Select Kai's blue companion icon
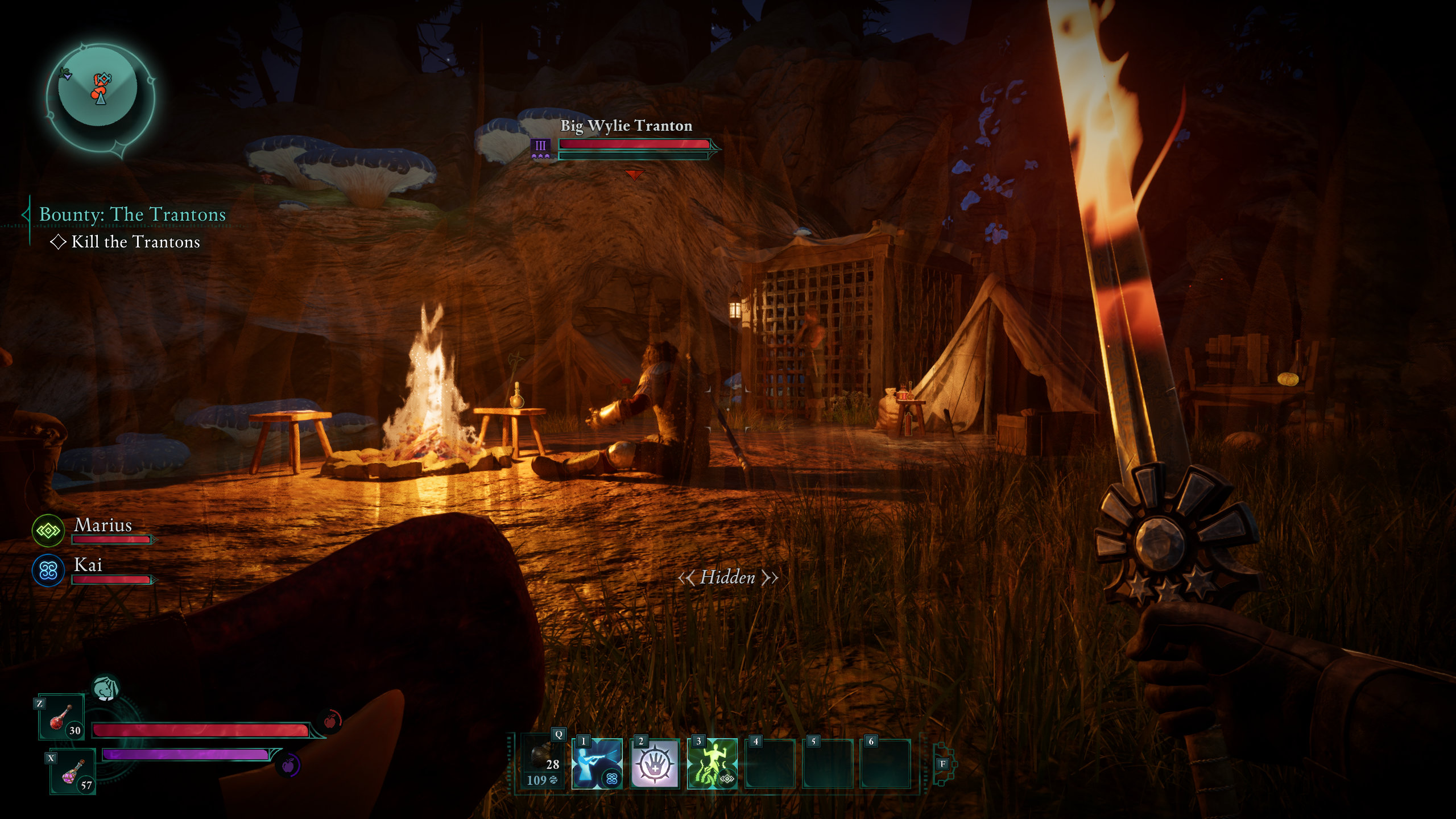The height and width of the screenshot is (819, 1456). coord(48,570)
